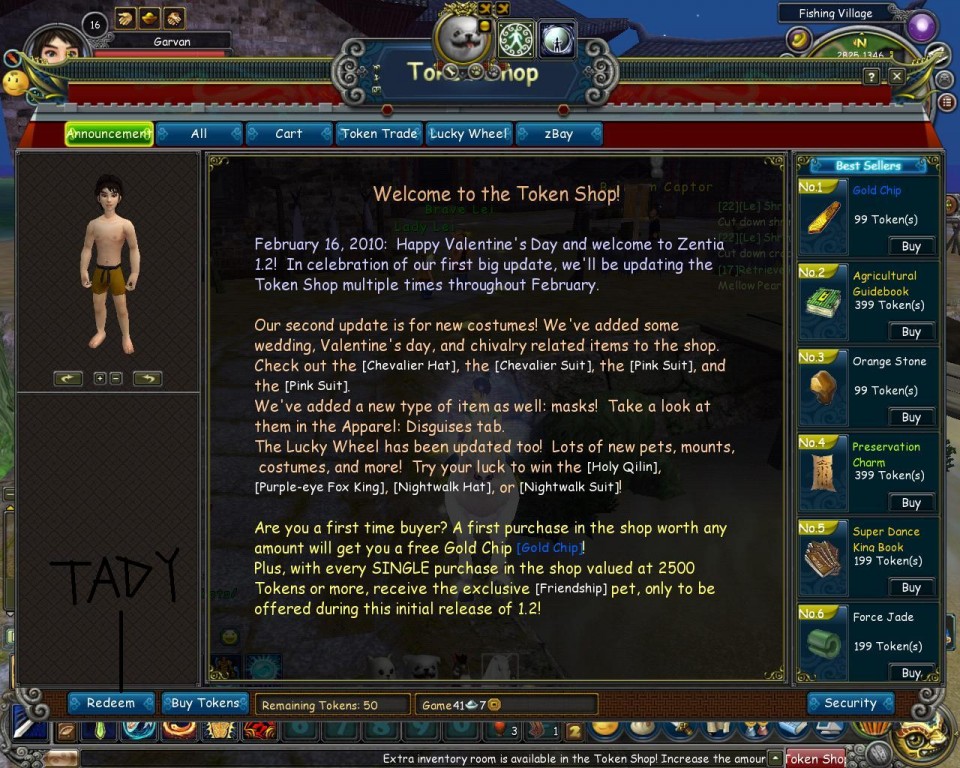Open the Lucky Wheel tab

tap(468, 134)
